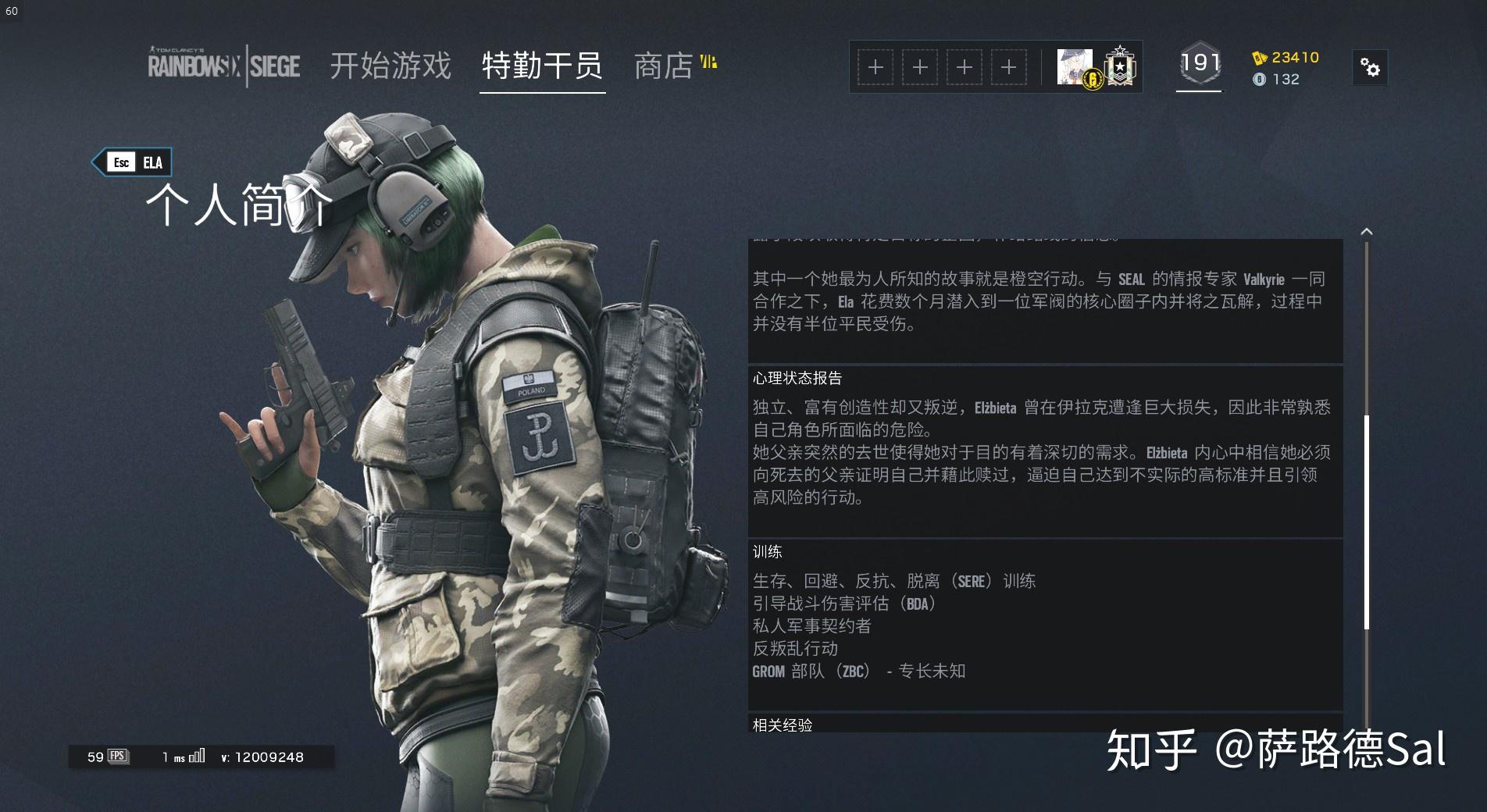This screenshot has width=1487, height=812.
Task: Select the 特勤干员 menu item
Action: coord(541,67)
